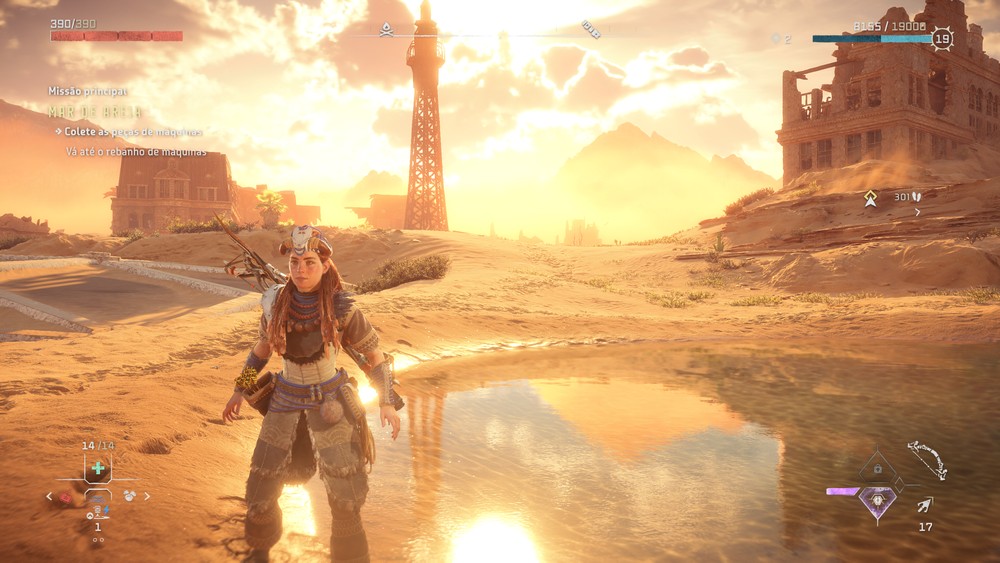Click the level 19 badge

tap(941, 39)
